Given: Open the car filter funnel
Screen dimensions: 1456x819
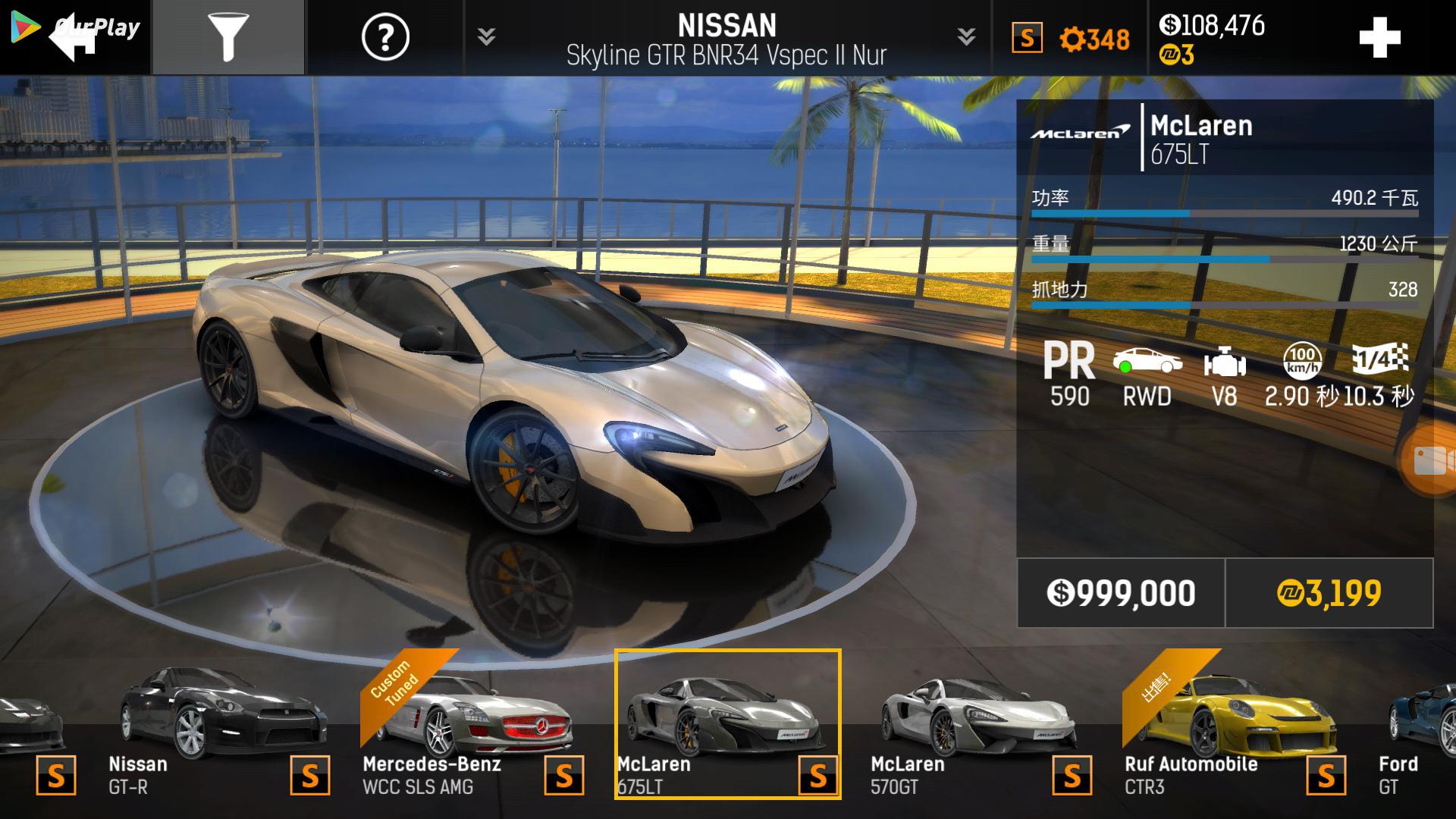Looking at the screenshot, I should (228, 37).
